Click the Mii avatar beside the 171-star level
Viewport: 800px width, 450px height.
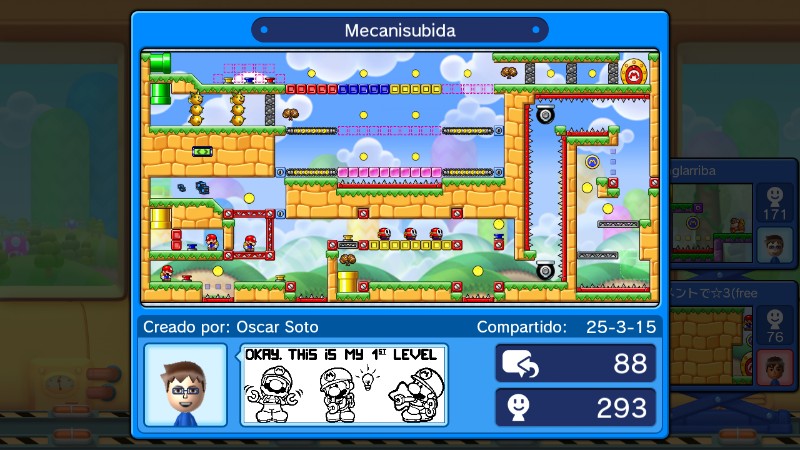773,243
